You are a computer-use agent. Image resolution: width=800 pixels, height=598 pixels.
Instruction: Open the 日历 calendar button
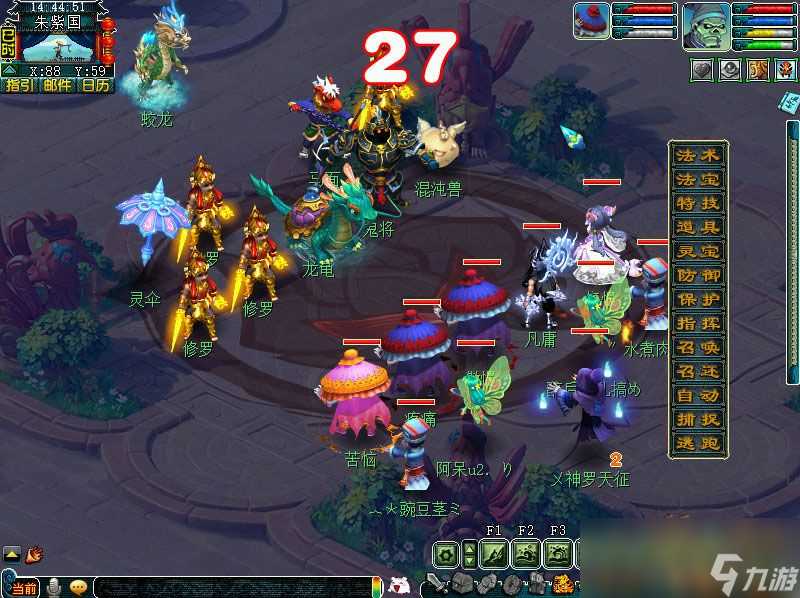pyautogui.click(x=96, y=85)
